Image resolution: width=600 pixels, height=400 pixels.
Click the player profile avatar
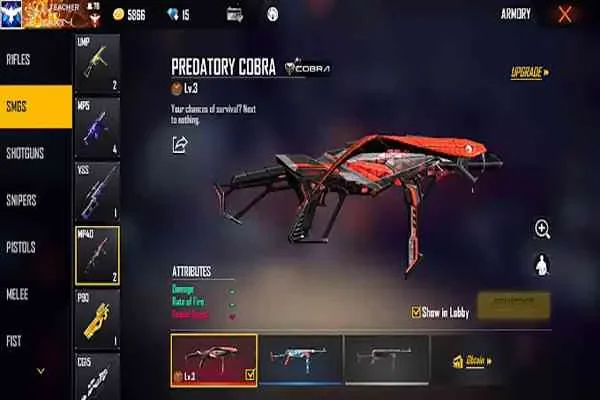tap(14, 14)
